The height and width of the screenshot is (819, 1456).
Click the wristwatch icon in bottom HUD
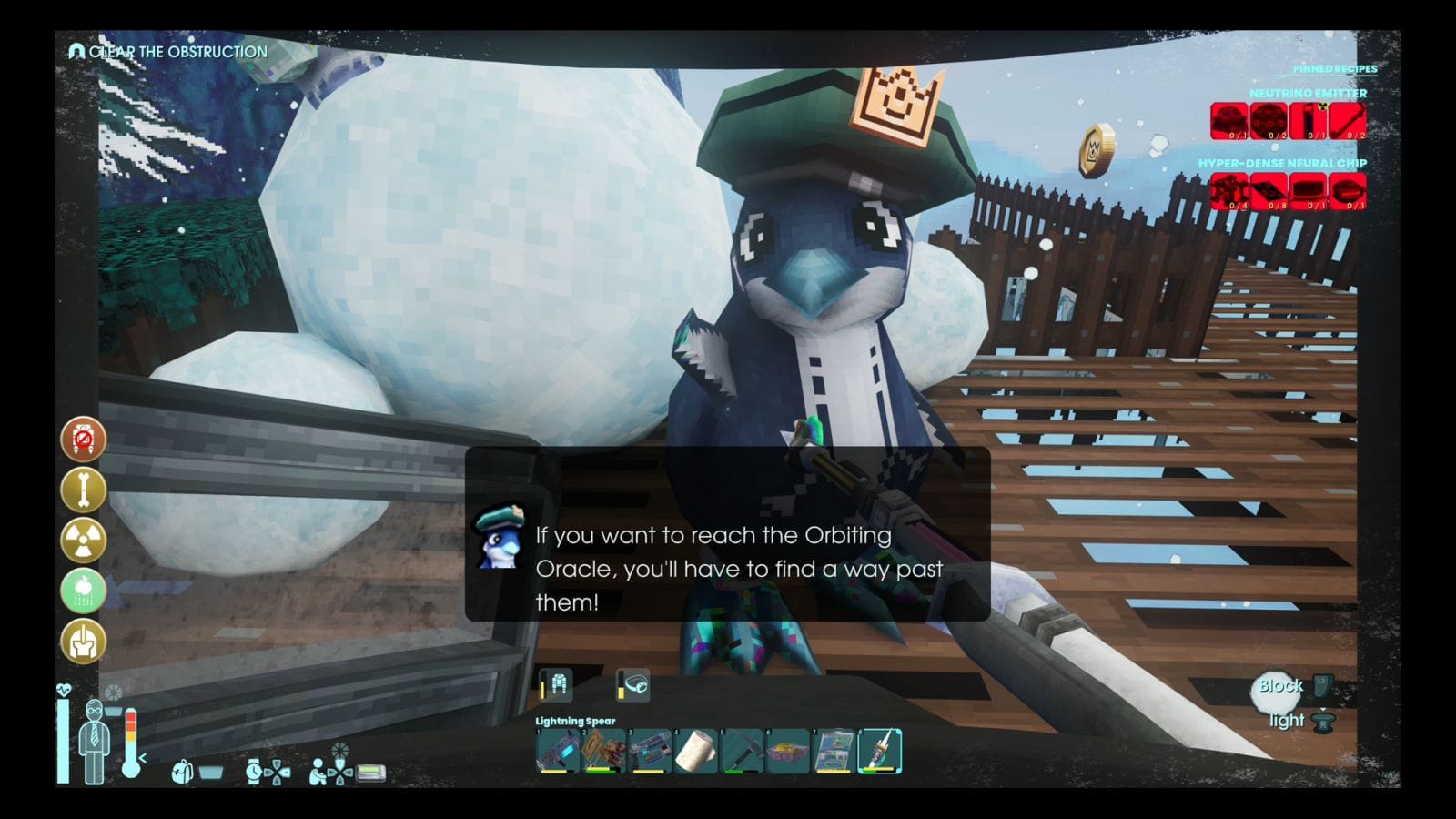254,773
